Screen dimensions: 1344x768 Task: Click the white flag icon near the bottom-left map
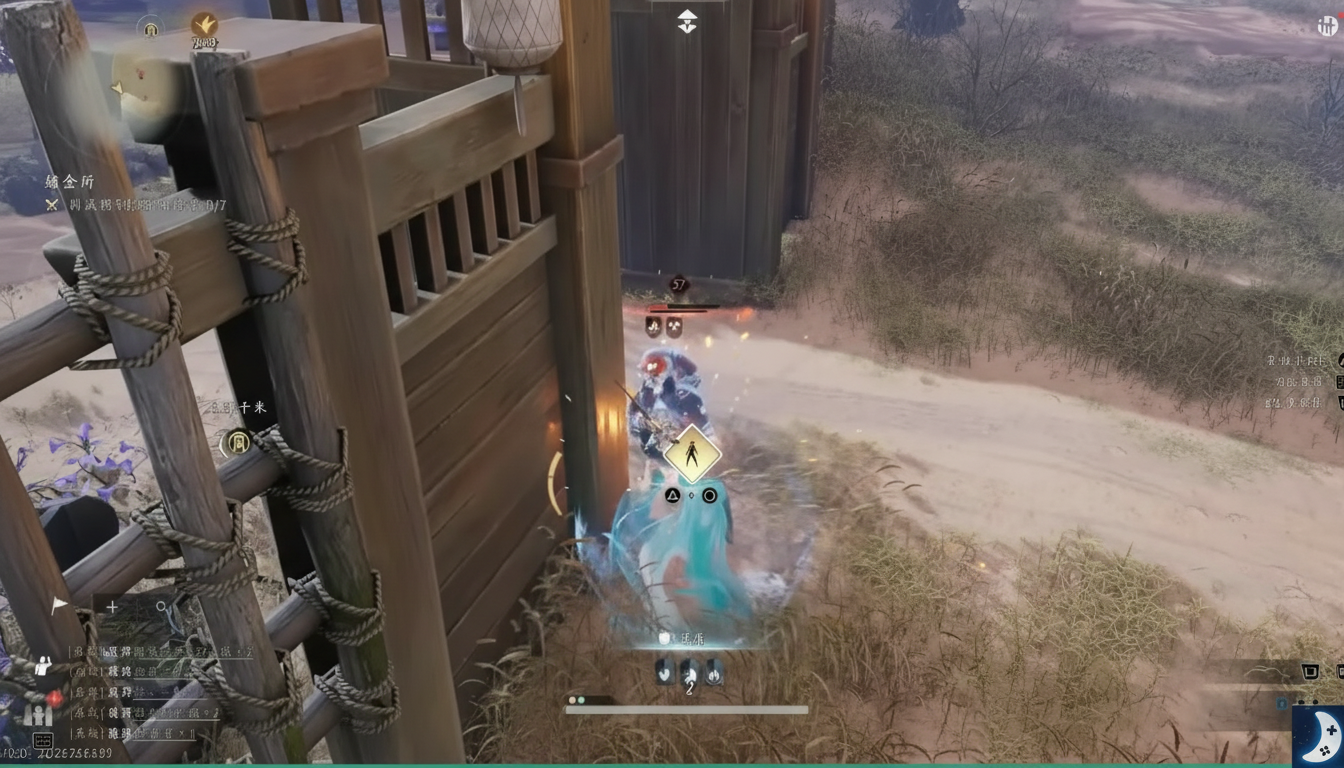tap(58, 603)
